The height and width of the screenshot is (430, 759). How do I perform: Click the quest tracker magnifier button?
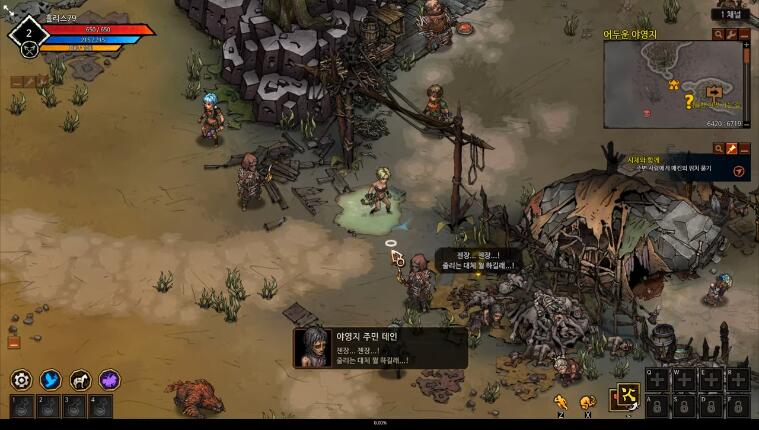click(x=718, y=148)
